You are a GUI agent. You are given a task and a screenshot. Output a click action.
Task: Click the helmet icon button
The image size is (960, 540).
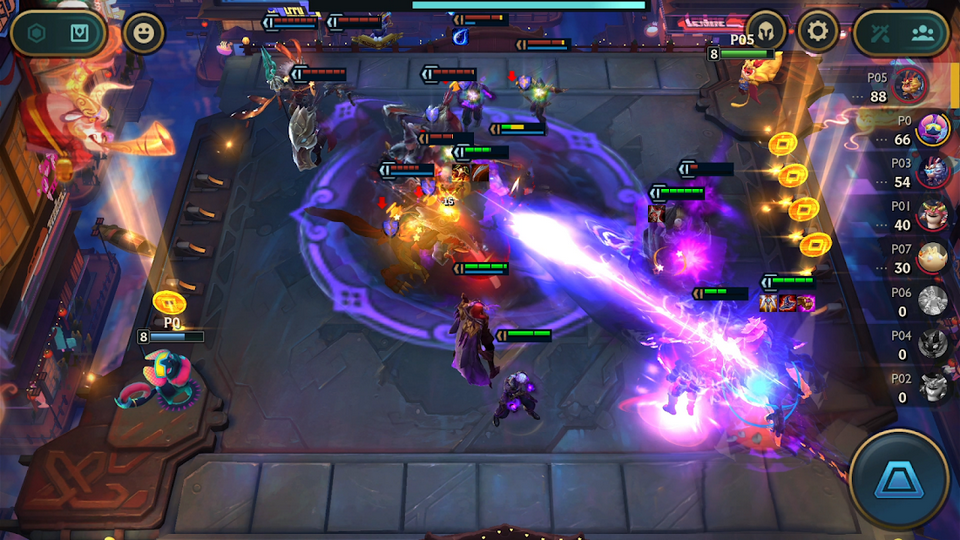pos(767,32)
